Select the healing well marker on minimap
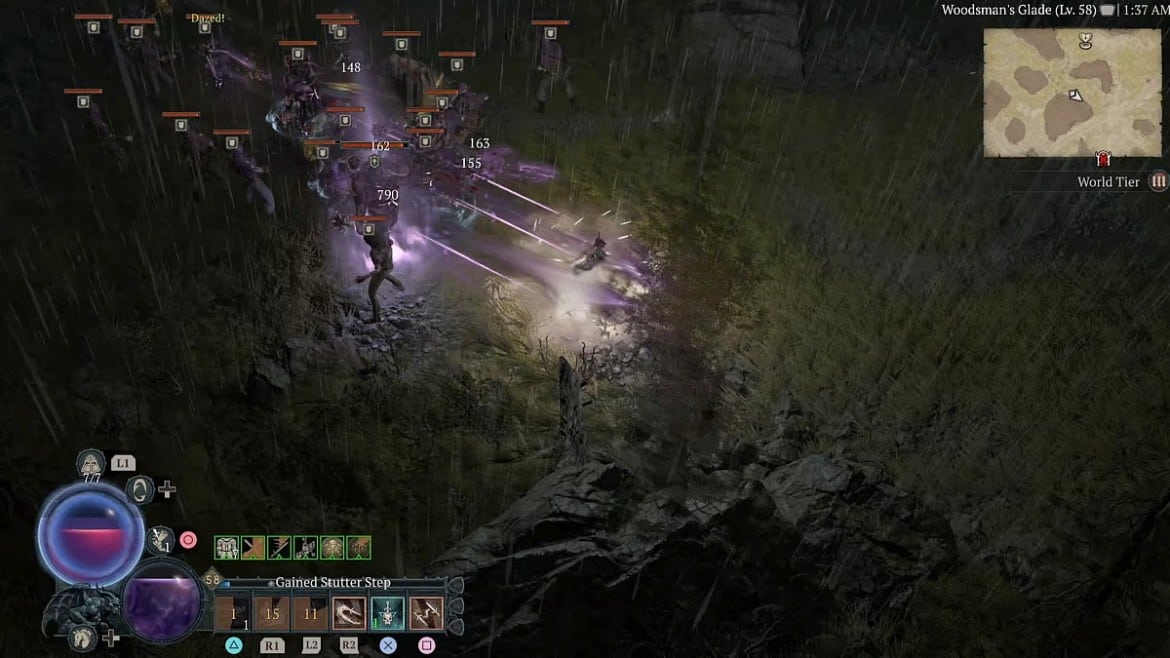This screenshot has height=658, width=1170. [1085, 41]
